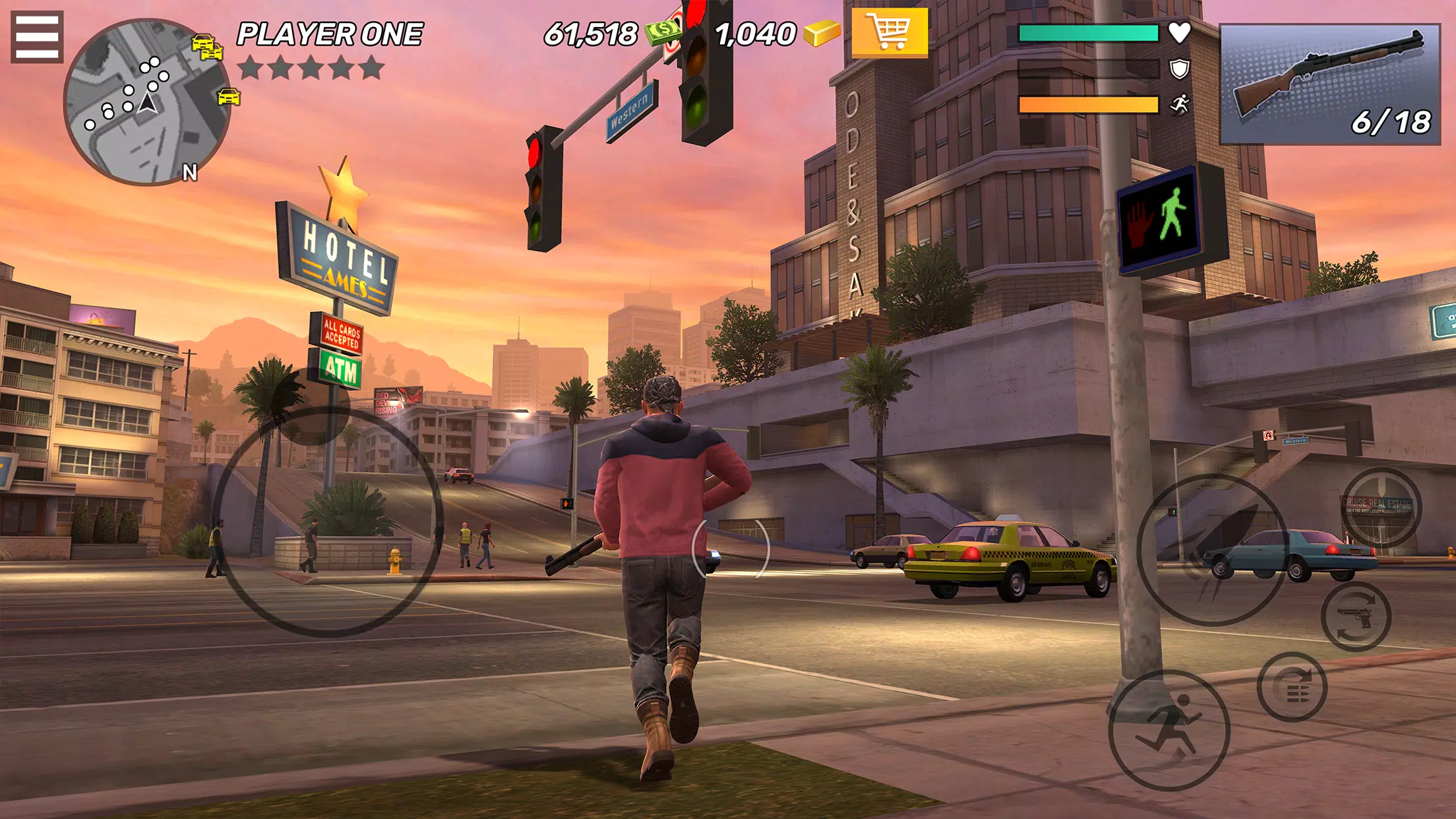
Task: Select the shotgun weapon panel
Action: click(1329, 84)
